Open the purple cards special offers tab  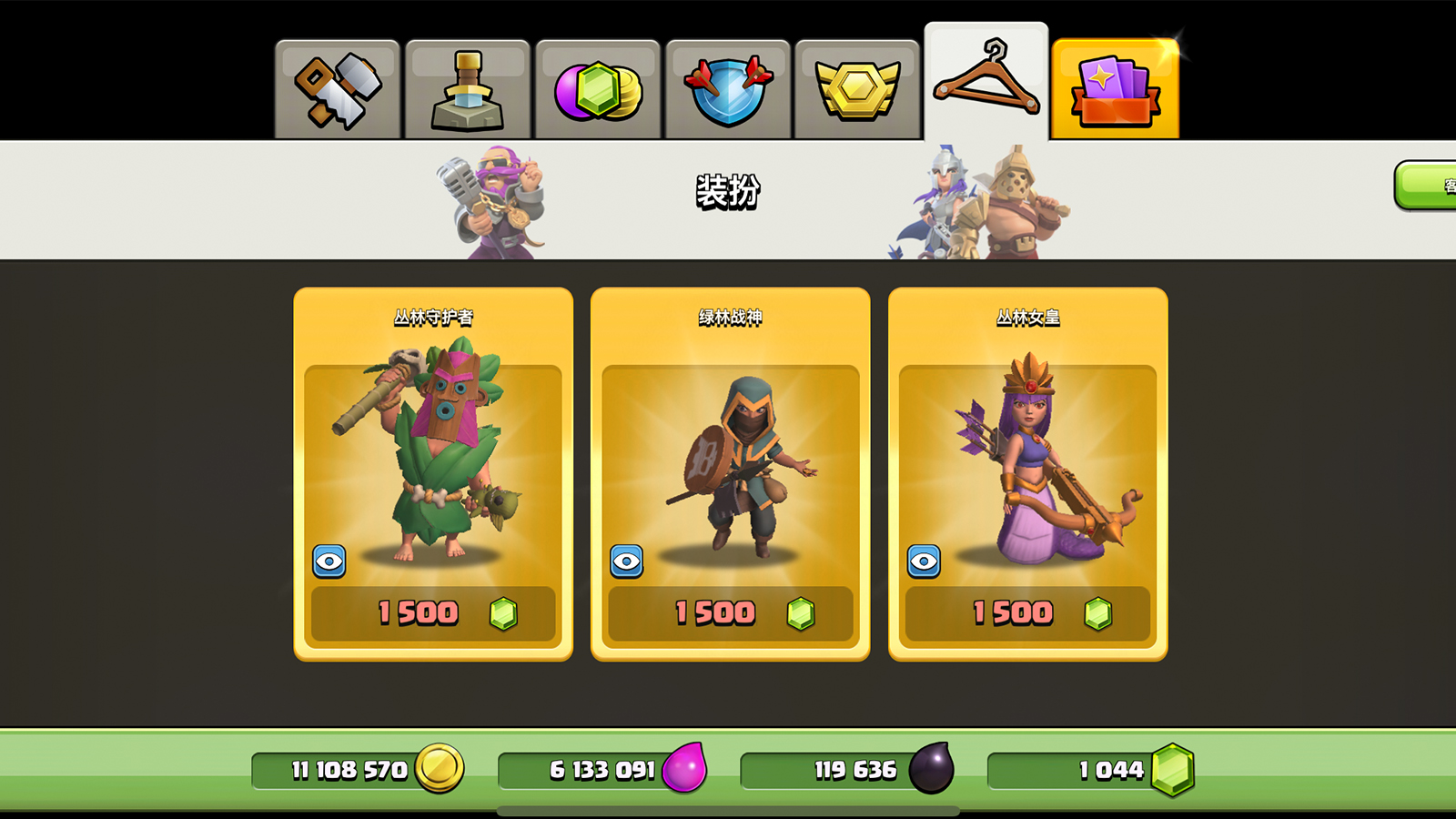point(1116,89)
